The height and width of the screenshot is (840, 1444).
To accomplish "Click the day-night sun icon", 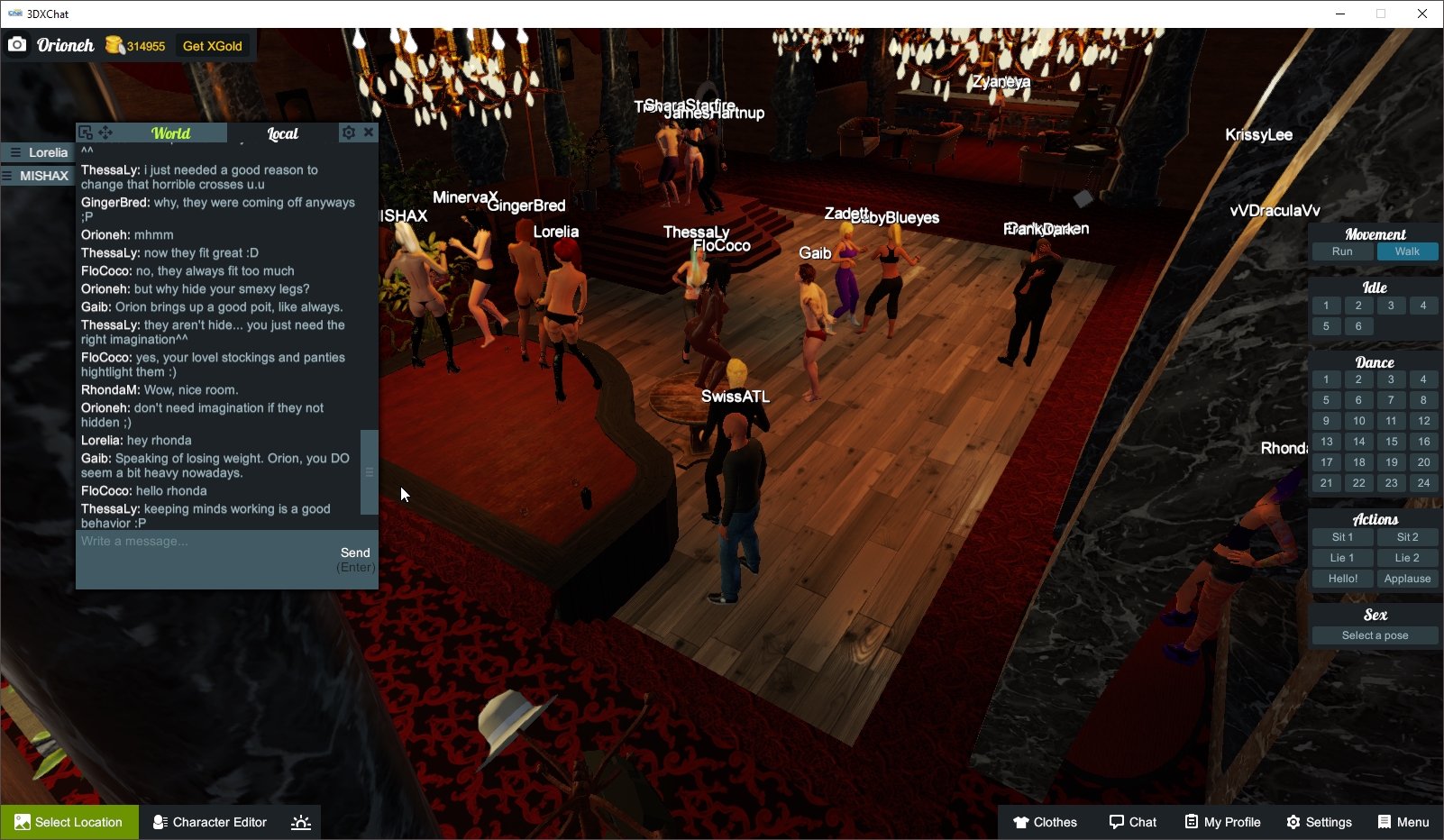I will pyautogui.click(x=300, y=821).
